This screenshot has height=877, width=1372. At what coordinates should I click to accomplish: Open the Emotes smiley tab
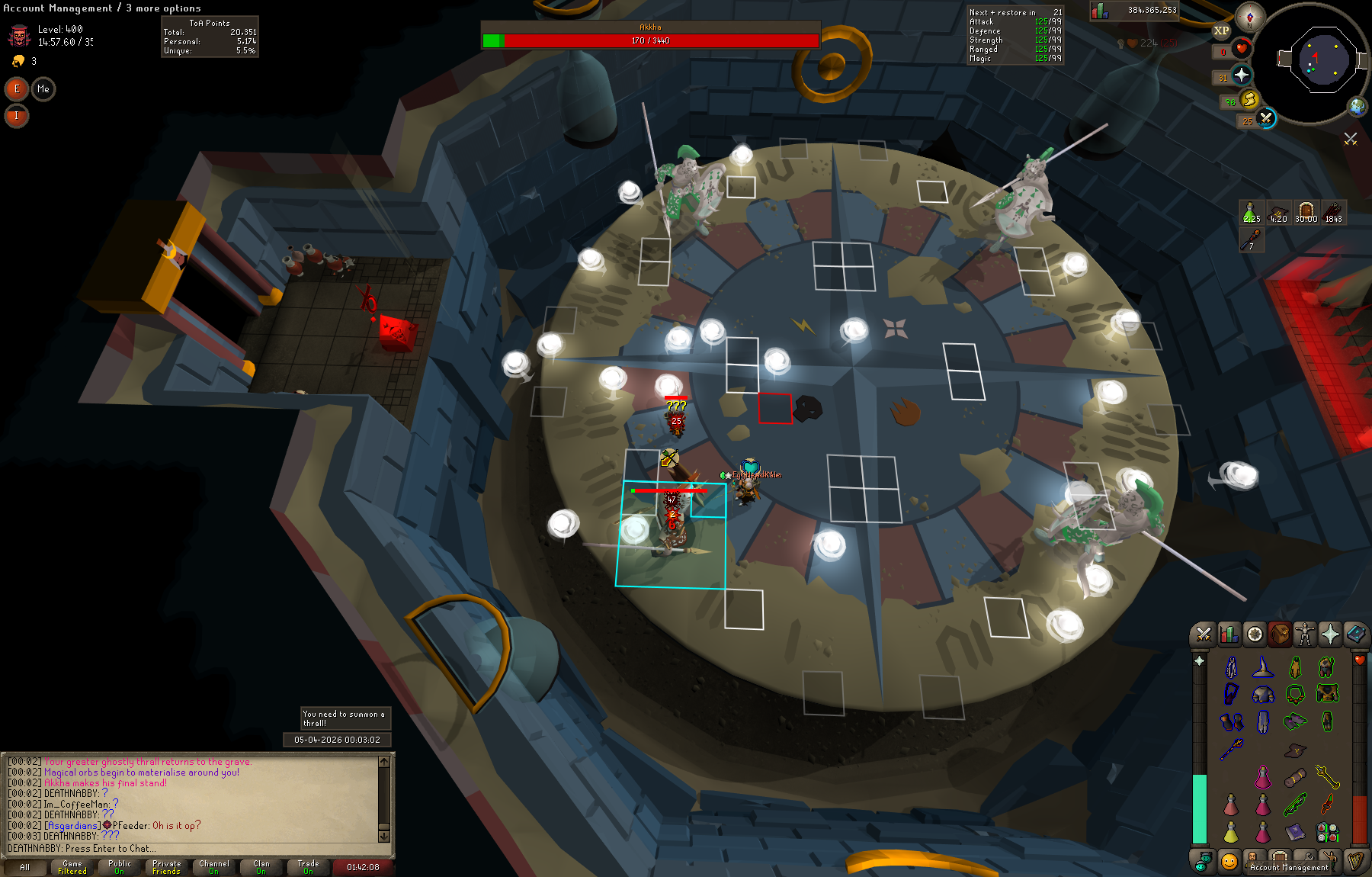(x=1229, y=862)
